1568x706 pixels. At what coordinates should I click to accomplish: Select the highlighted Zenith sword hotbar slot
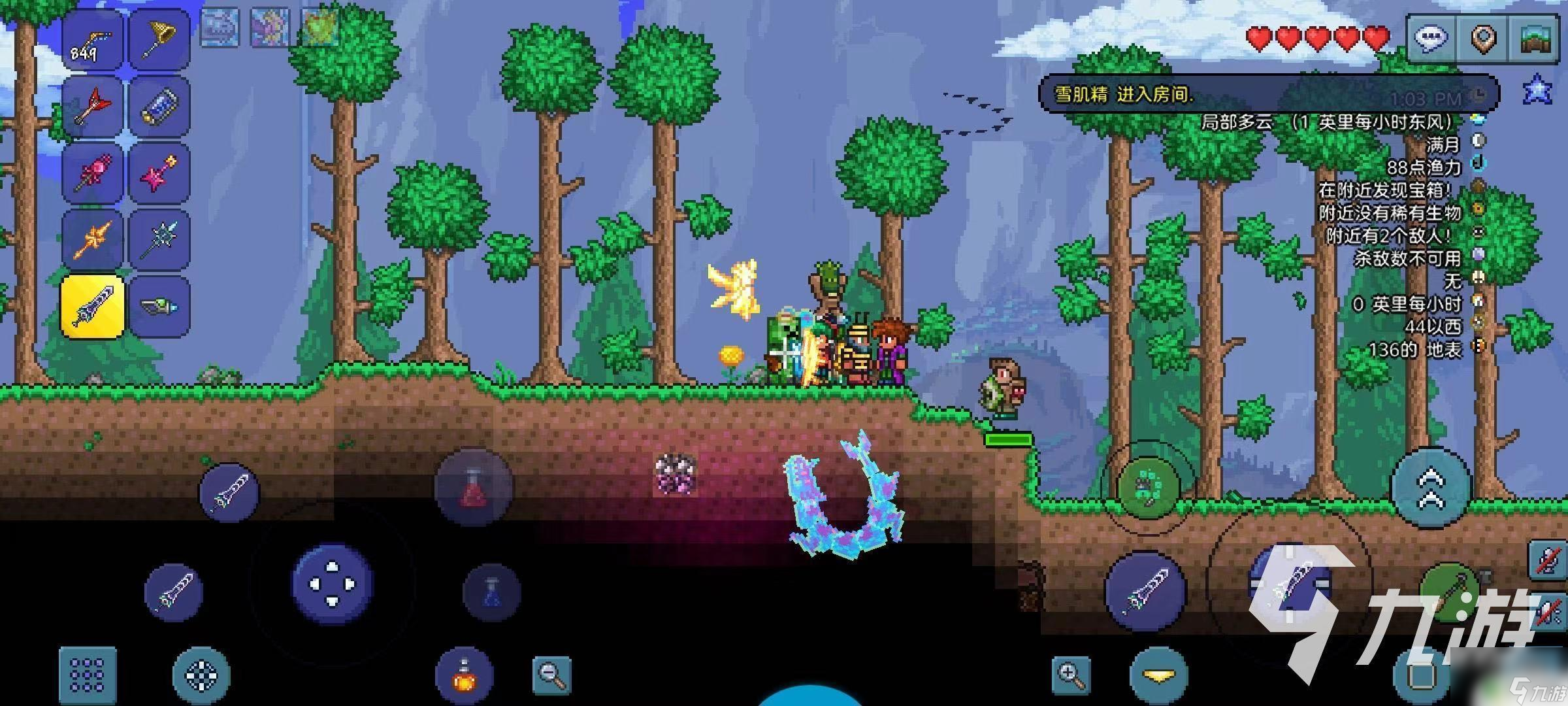pos(92,307)
